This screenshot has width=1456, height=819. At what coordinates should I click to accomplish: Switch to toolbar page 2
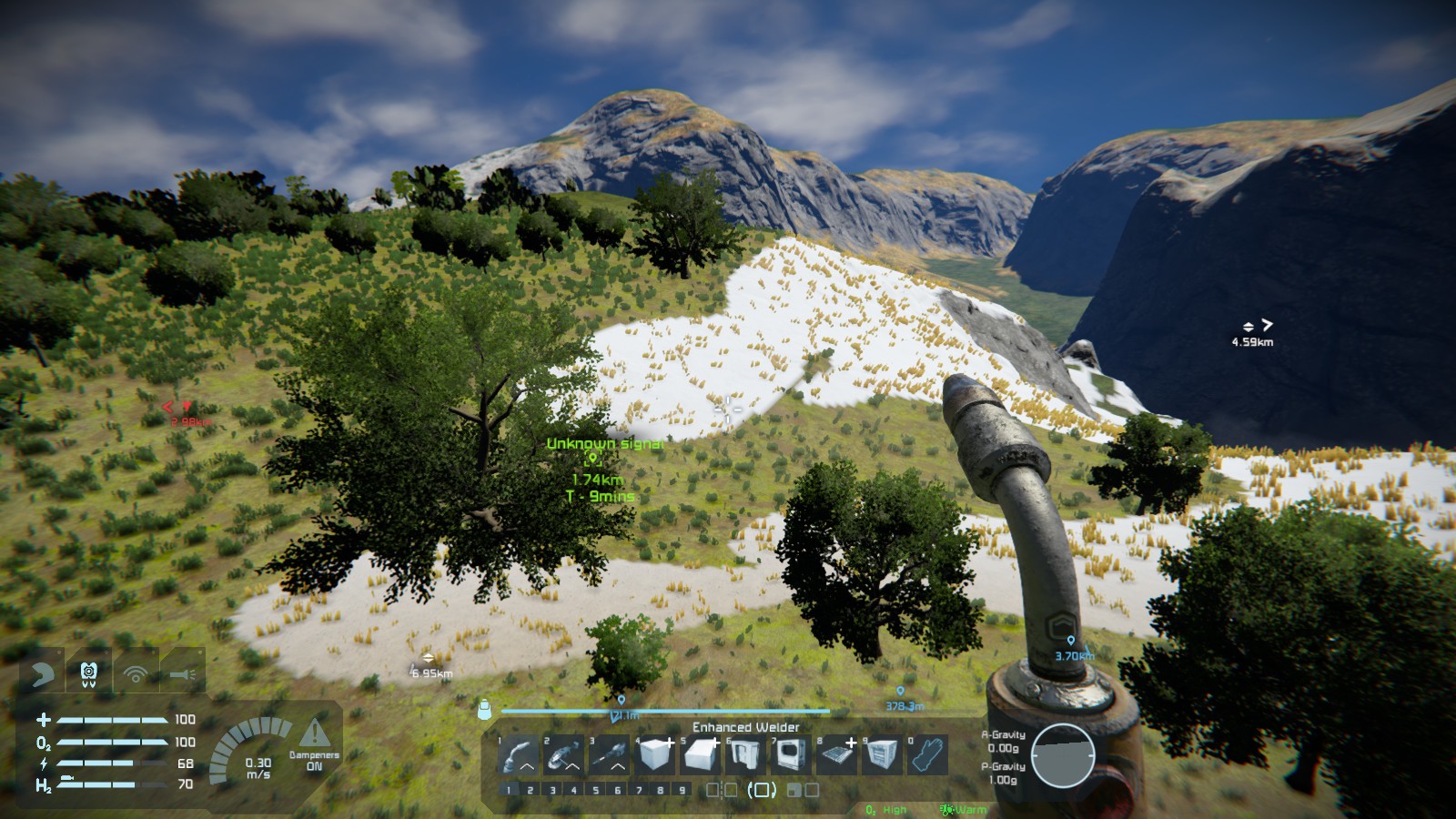531,790
